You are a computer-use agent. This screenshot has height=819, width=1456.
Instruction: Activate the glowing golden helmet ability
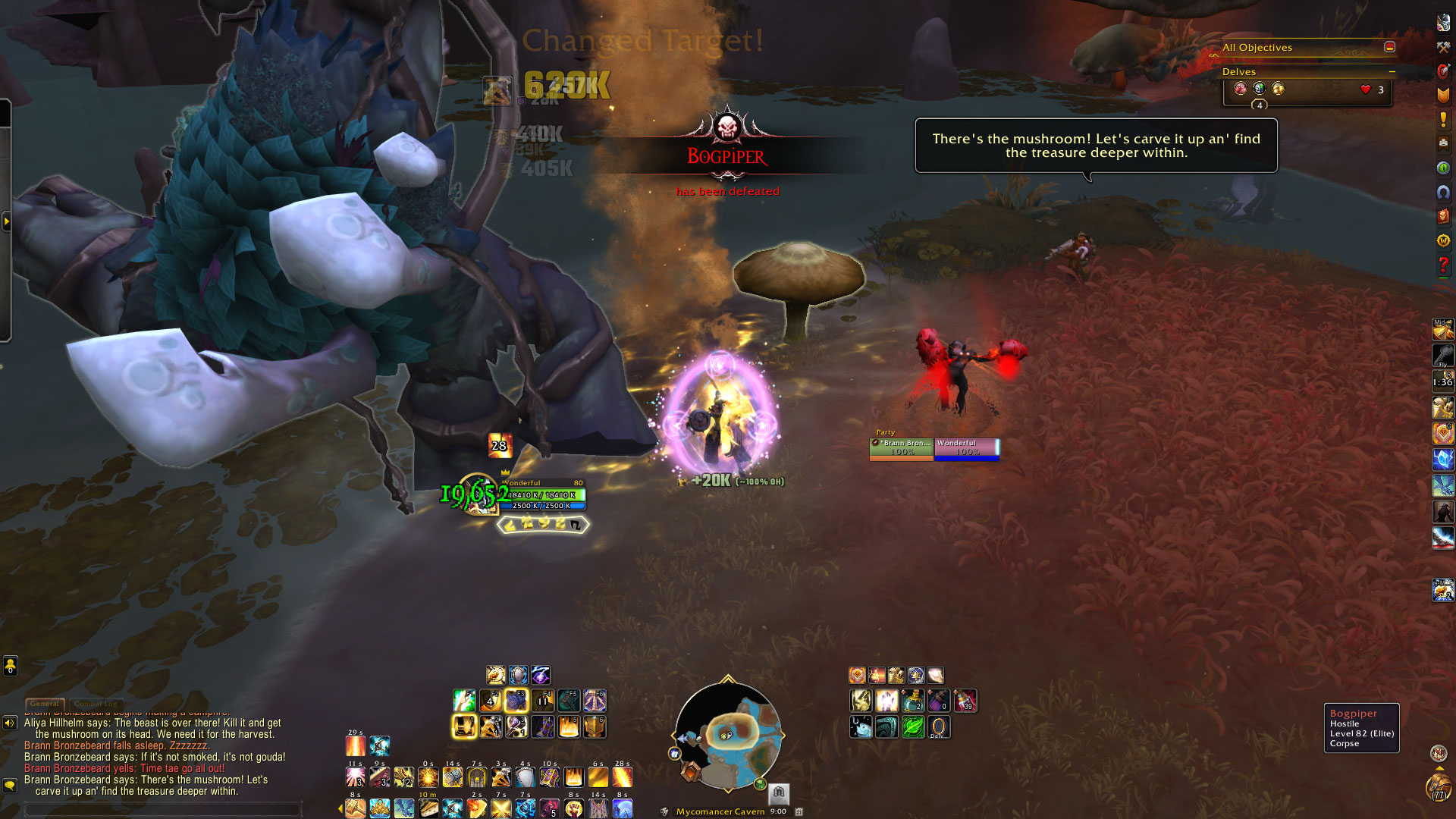coord(464,726)
